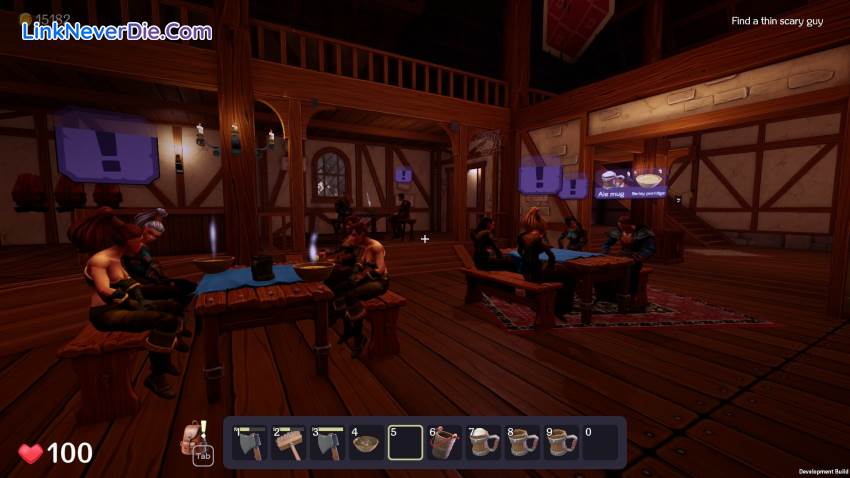Select the mug in hotbar slot 9
Viewport: 850px width, 478px height.
tap(561, 442)
